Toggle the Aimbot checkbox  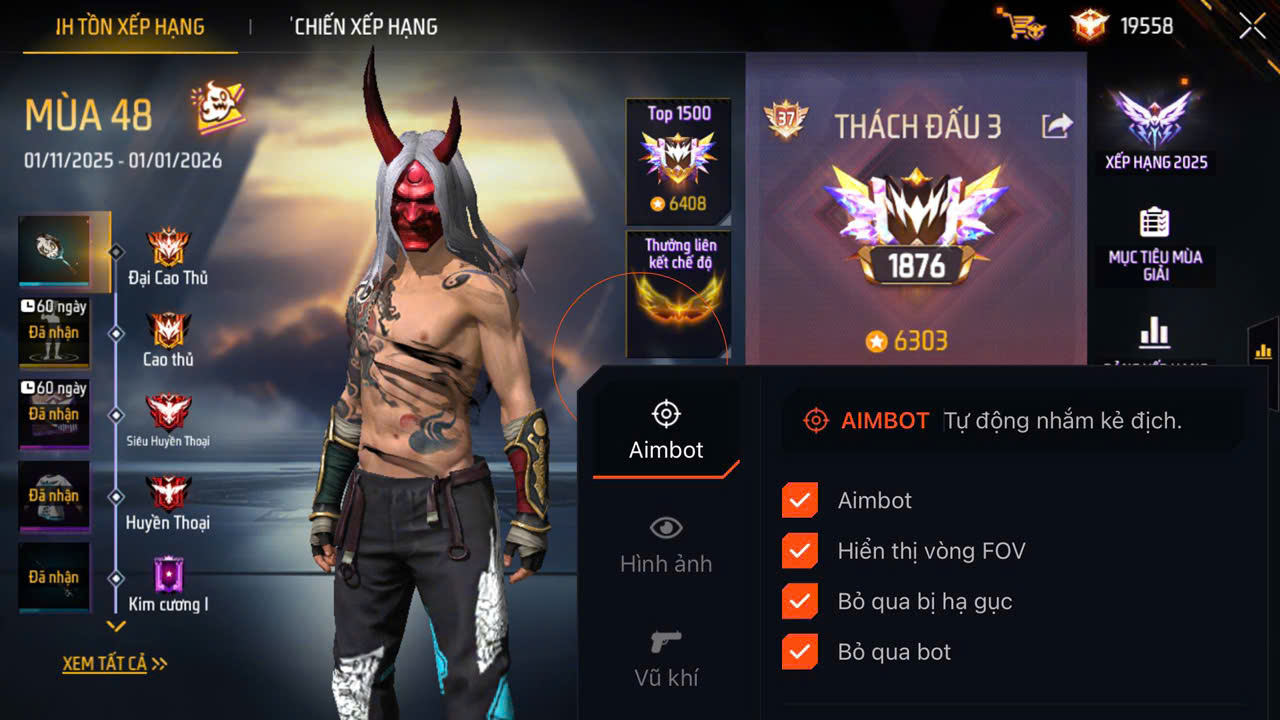pyautogui.click(x=799, y=500)
